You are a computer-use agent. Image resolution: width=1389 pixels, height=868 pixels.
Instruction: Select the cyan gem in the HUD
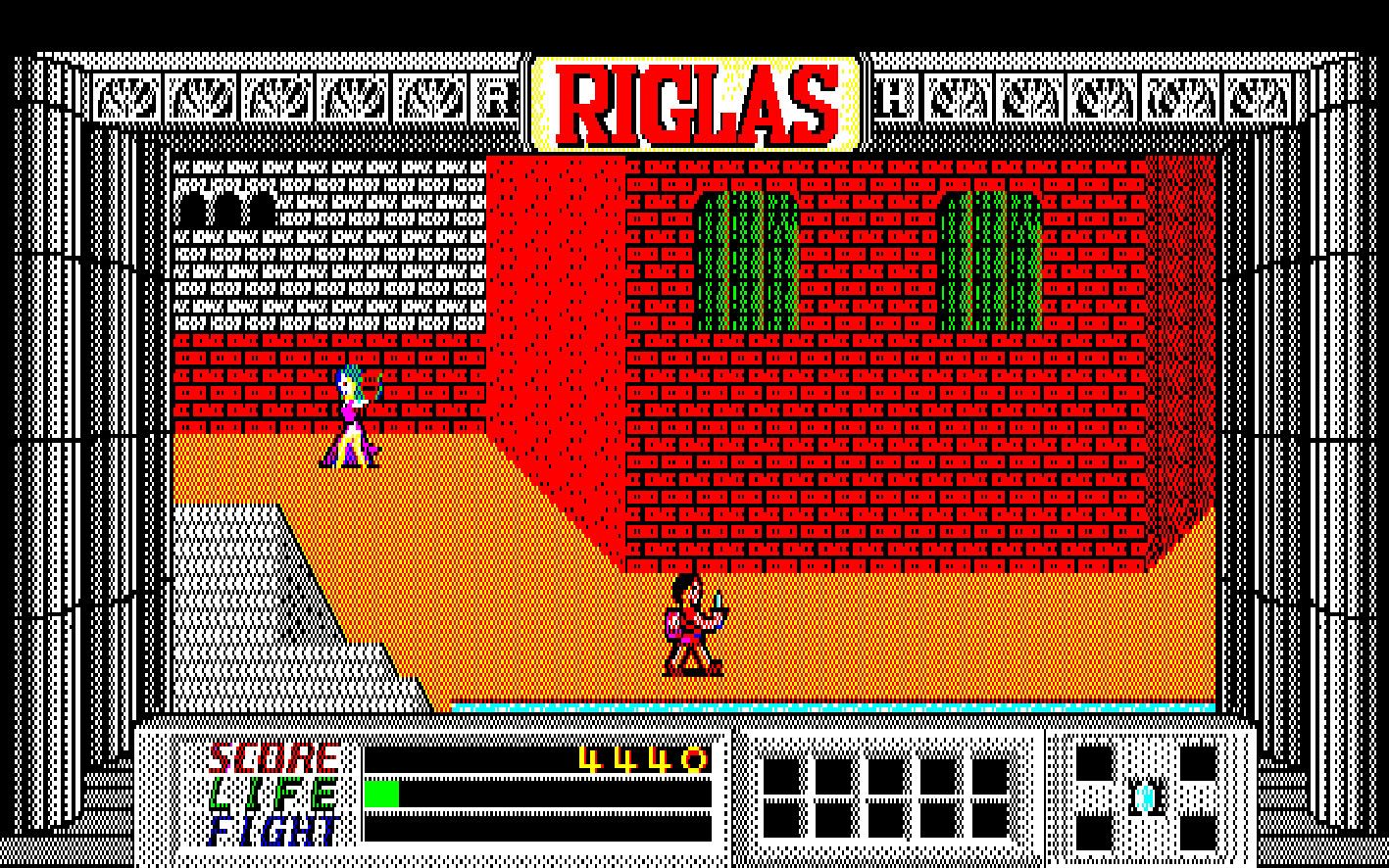pyautogui.click(x=1145, y=797)
